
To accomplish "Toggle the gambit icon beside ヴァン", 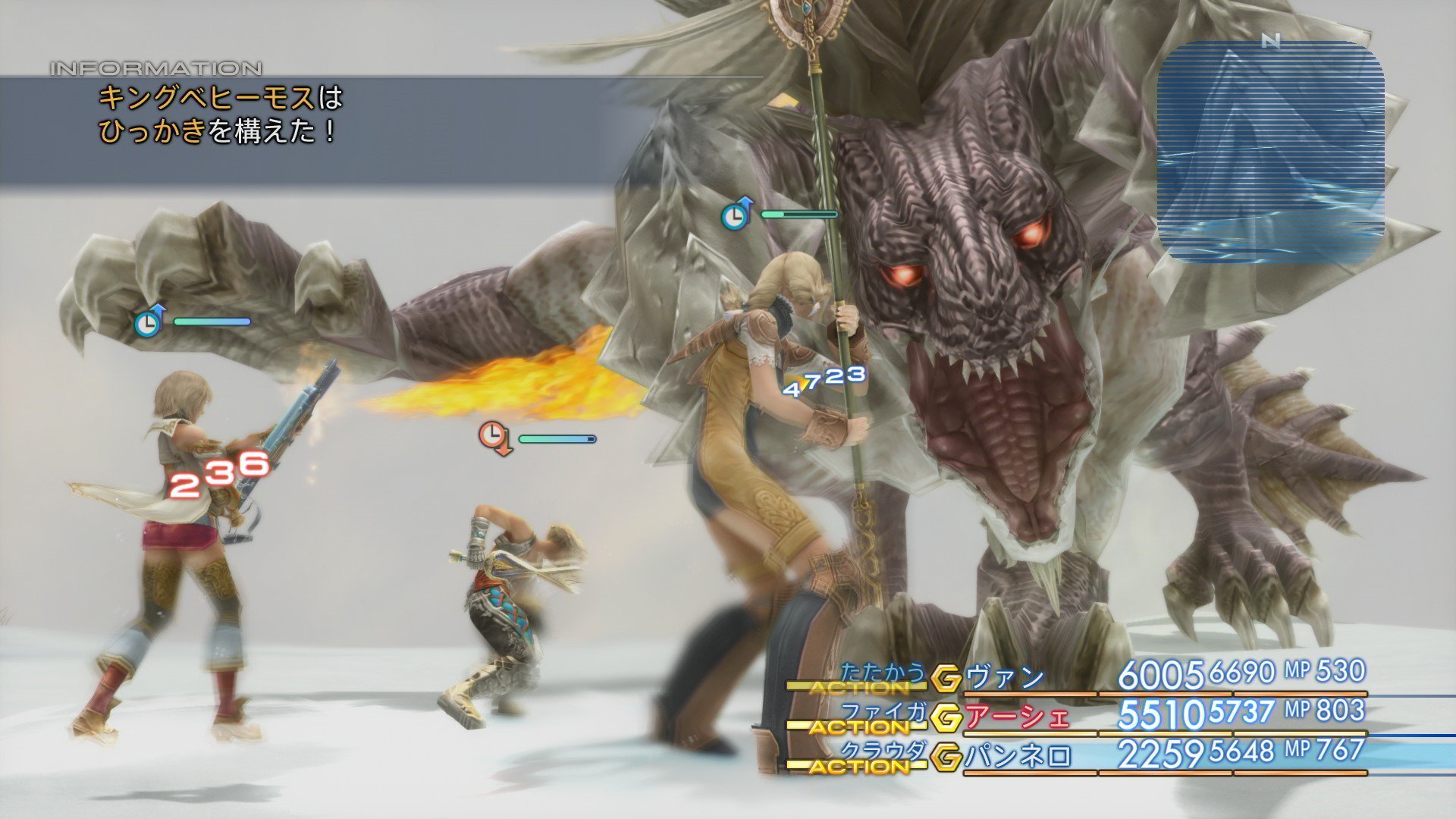I will tap(946, 678).
